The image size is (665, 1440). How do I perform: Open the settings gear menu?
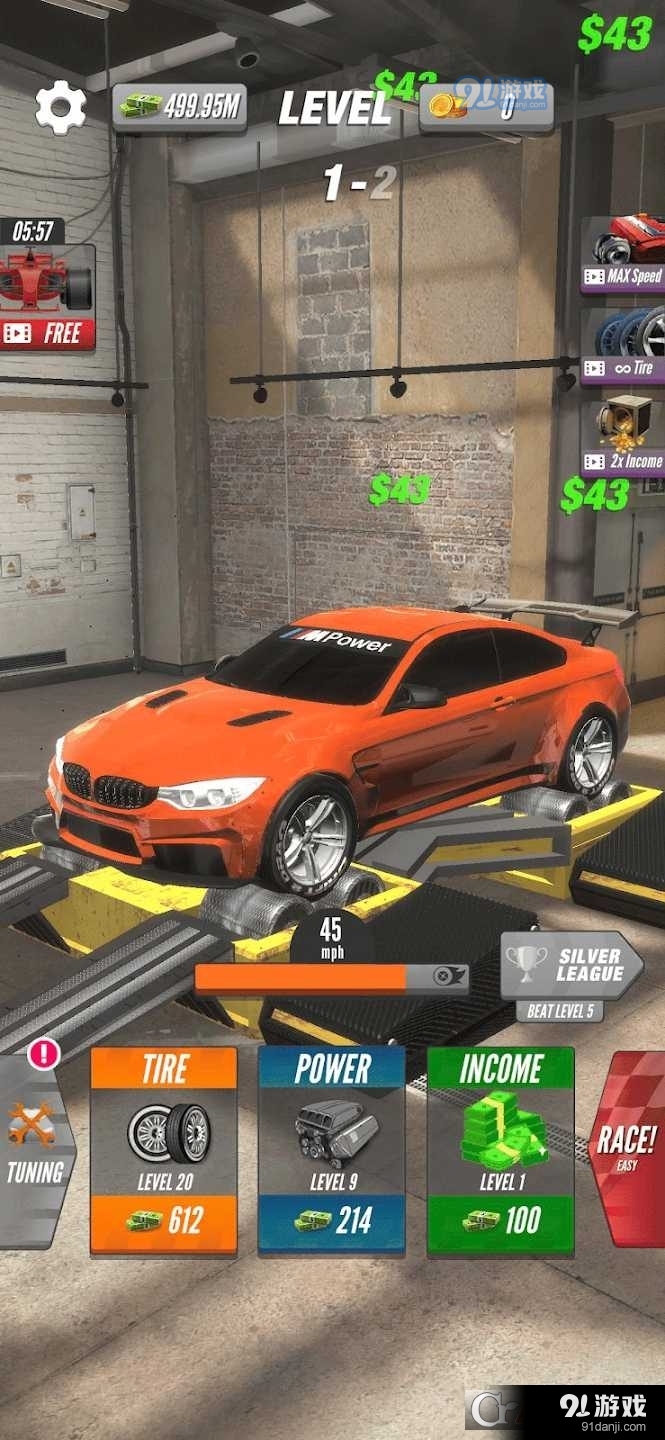click(x=60, y=108)
